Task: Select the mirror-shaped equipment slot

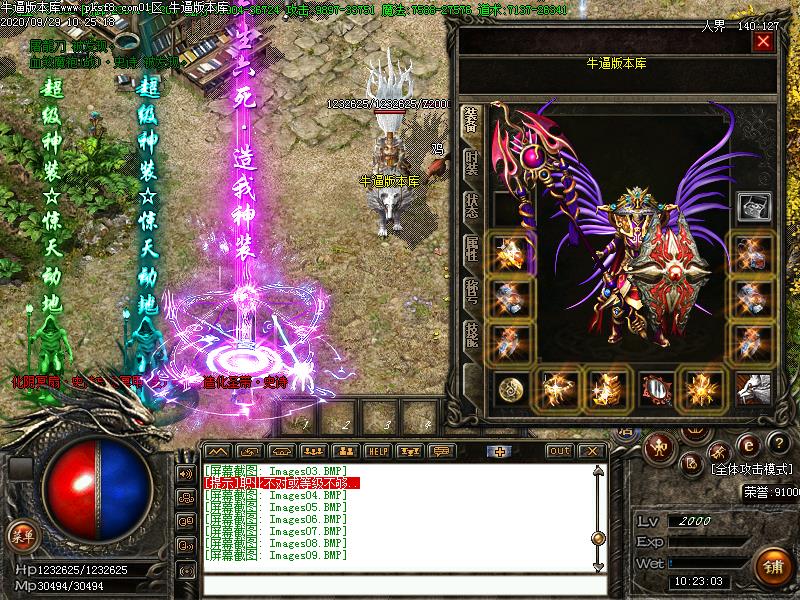Action: tap(654, 388)
